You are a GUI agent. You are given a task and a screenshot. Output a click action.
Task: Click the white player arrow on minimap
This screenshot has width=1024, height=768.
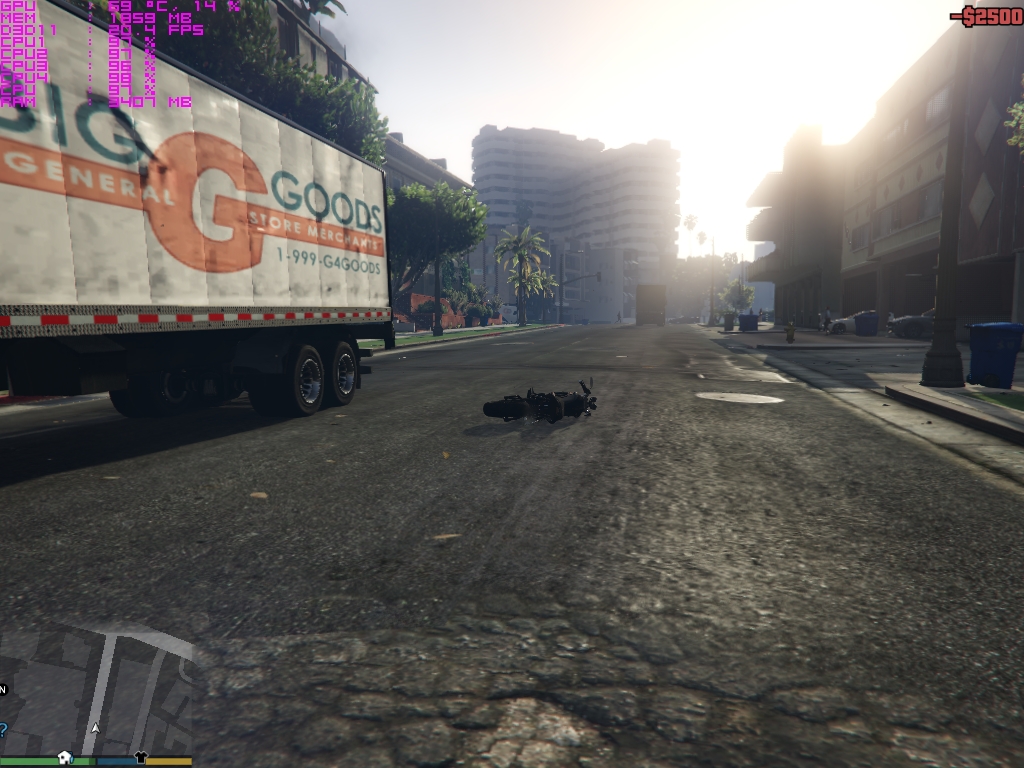click(x=96, y=730)
